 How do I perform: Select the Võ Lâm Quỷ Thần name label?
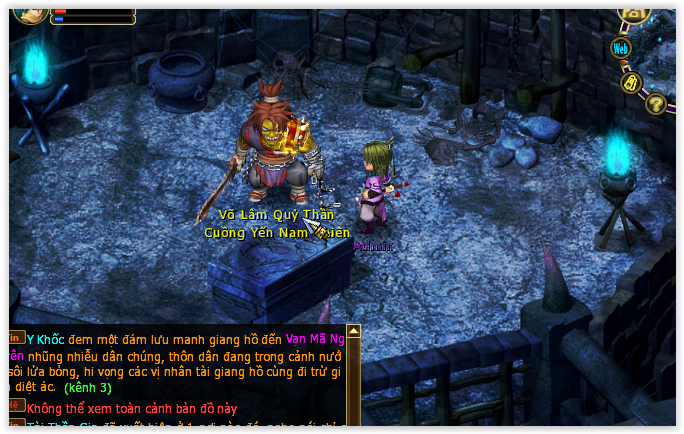(x=275, y=214)
